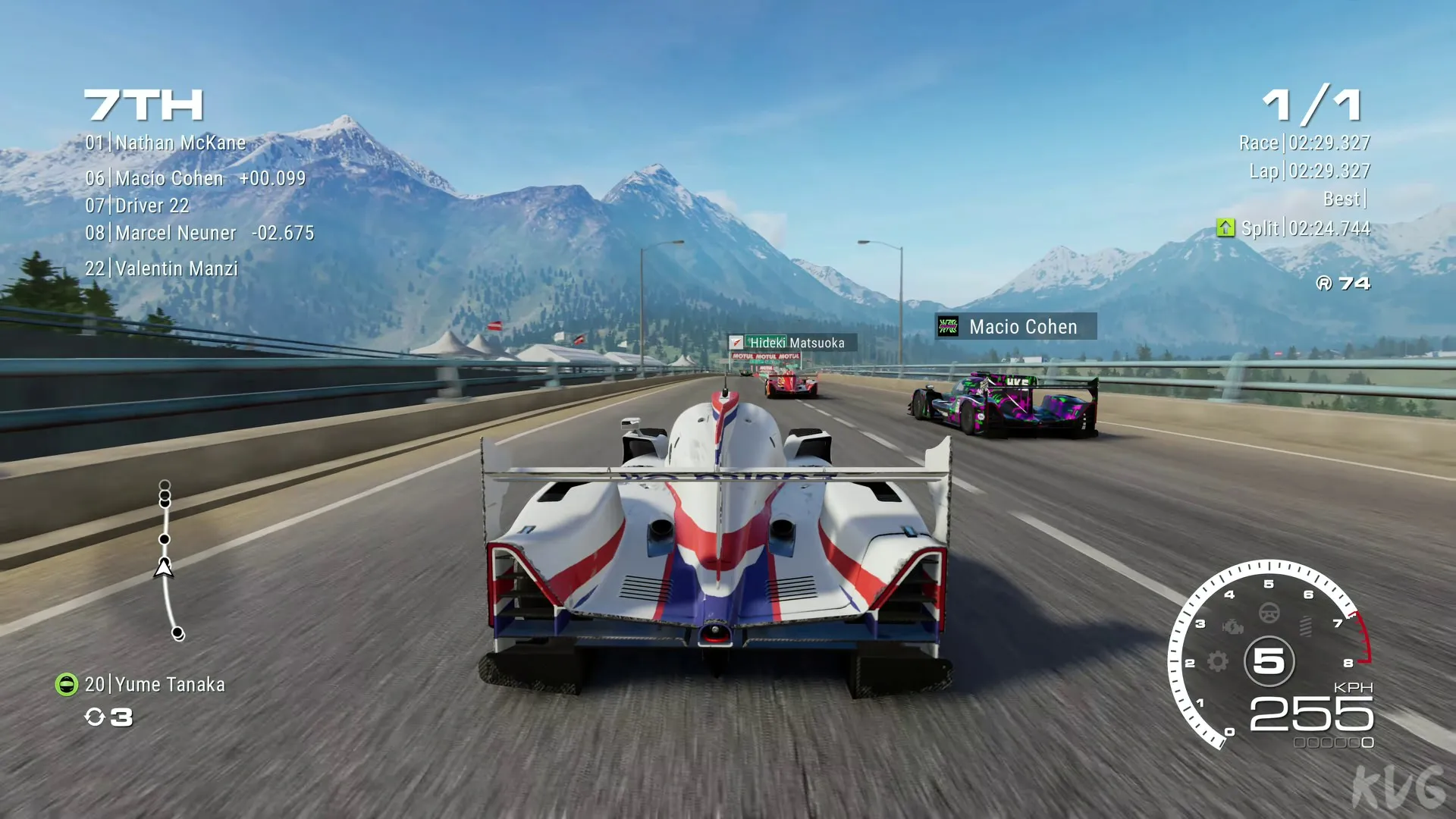Select the Macio Cohen name tag

coord(1015,327)
